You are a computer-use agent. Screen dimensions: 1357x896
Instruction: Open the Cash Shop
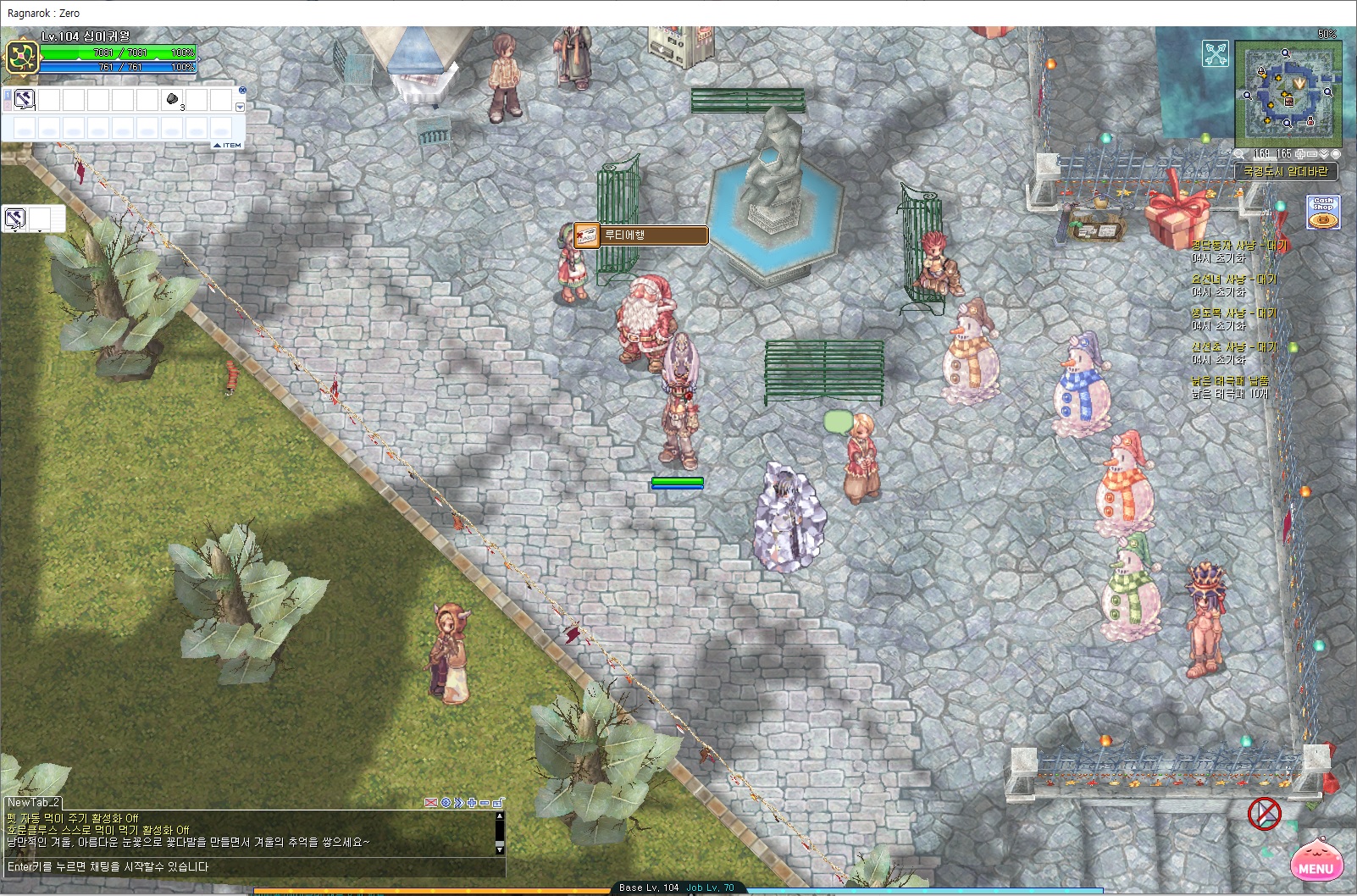point(1323,213)
